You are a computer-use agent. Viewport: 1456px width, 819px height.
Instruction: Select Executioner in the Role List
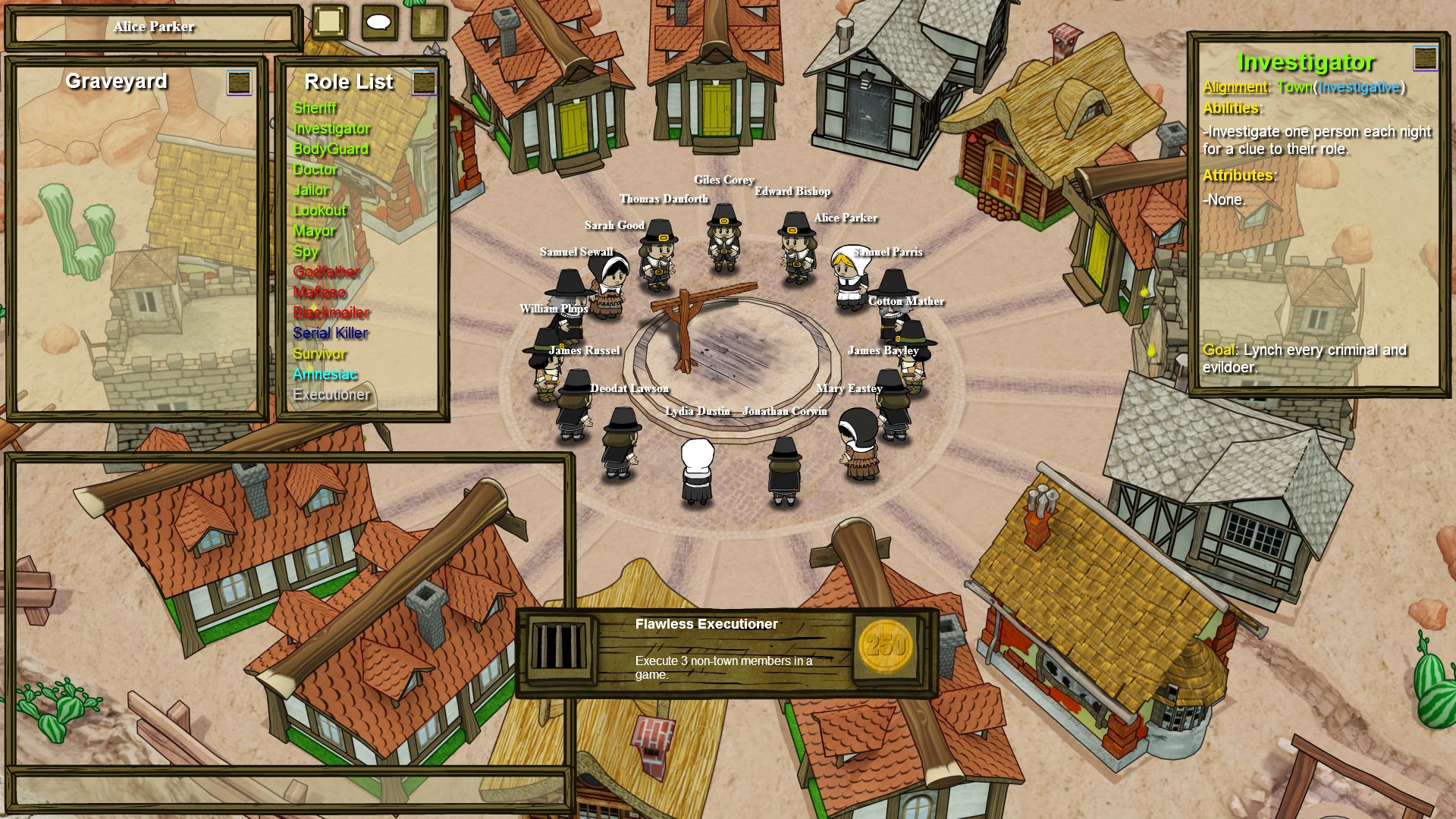(331, 394)
